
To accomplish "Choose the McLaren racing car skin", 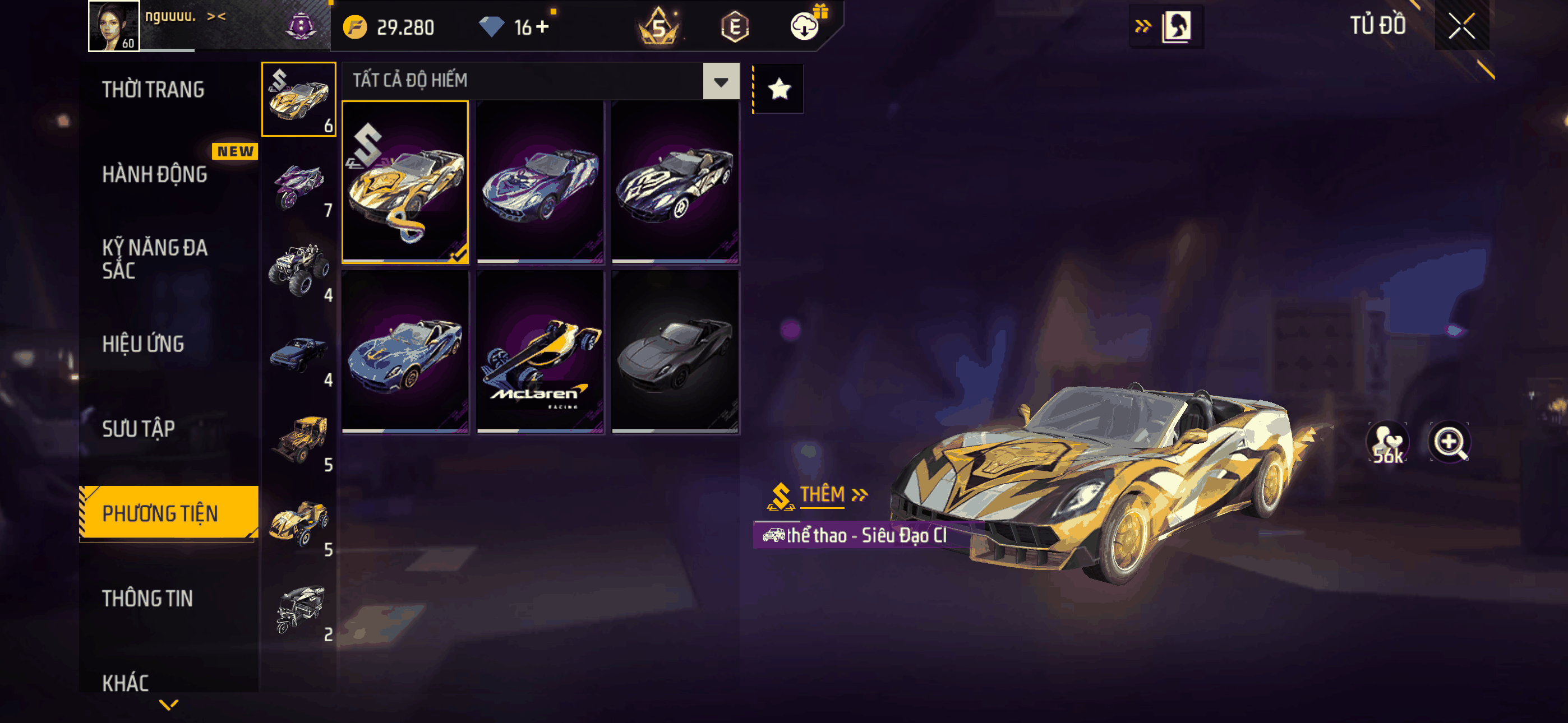I will click(540, 352).
